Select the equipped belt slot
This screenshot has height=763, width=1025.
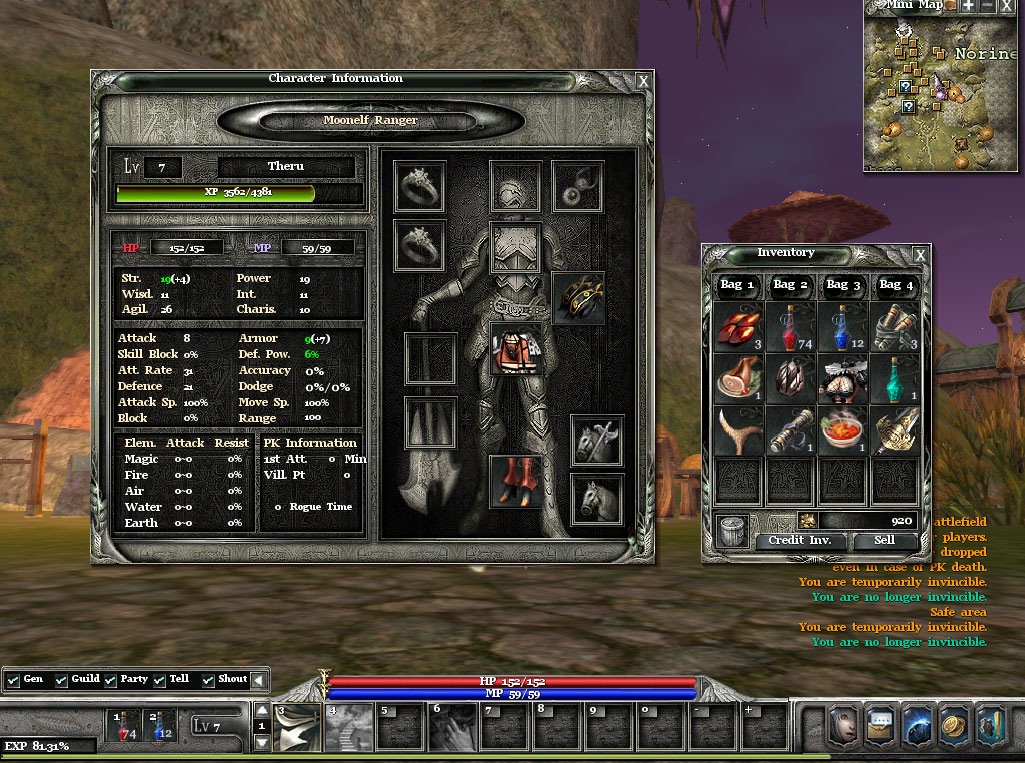click(578, 298)
